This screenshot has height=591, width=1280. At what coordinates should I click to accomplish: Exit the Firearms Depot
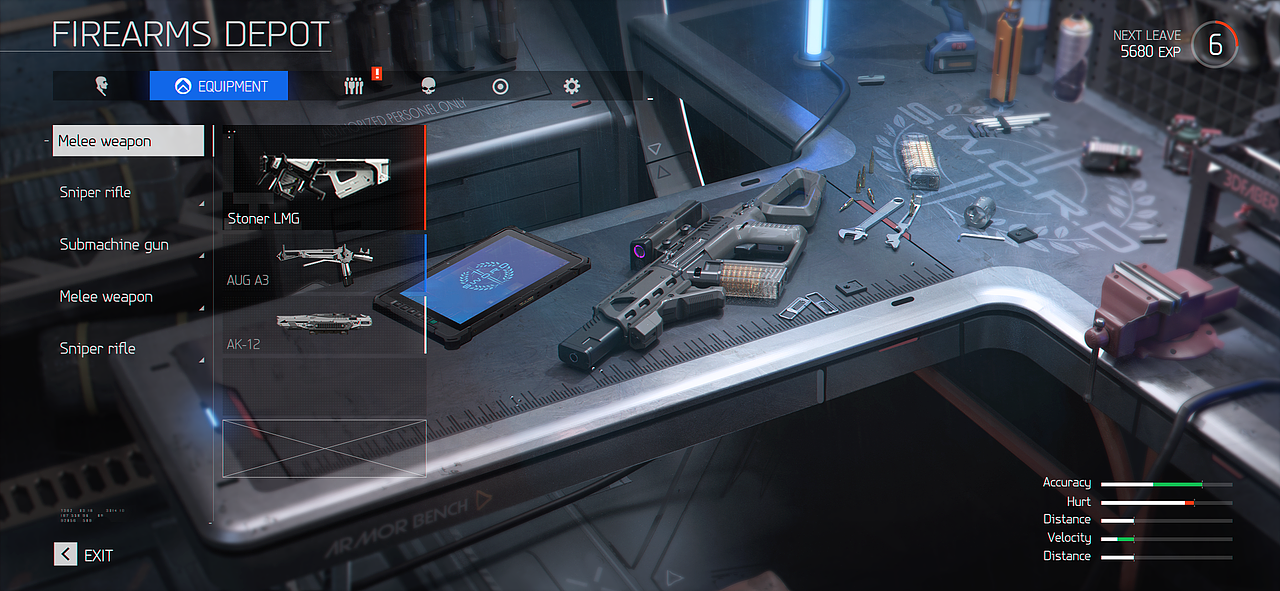(84, 555)
